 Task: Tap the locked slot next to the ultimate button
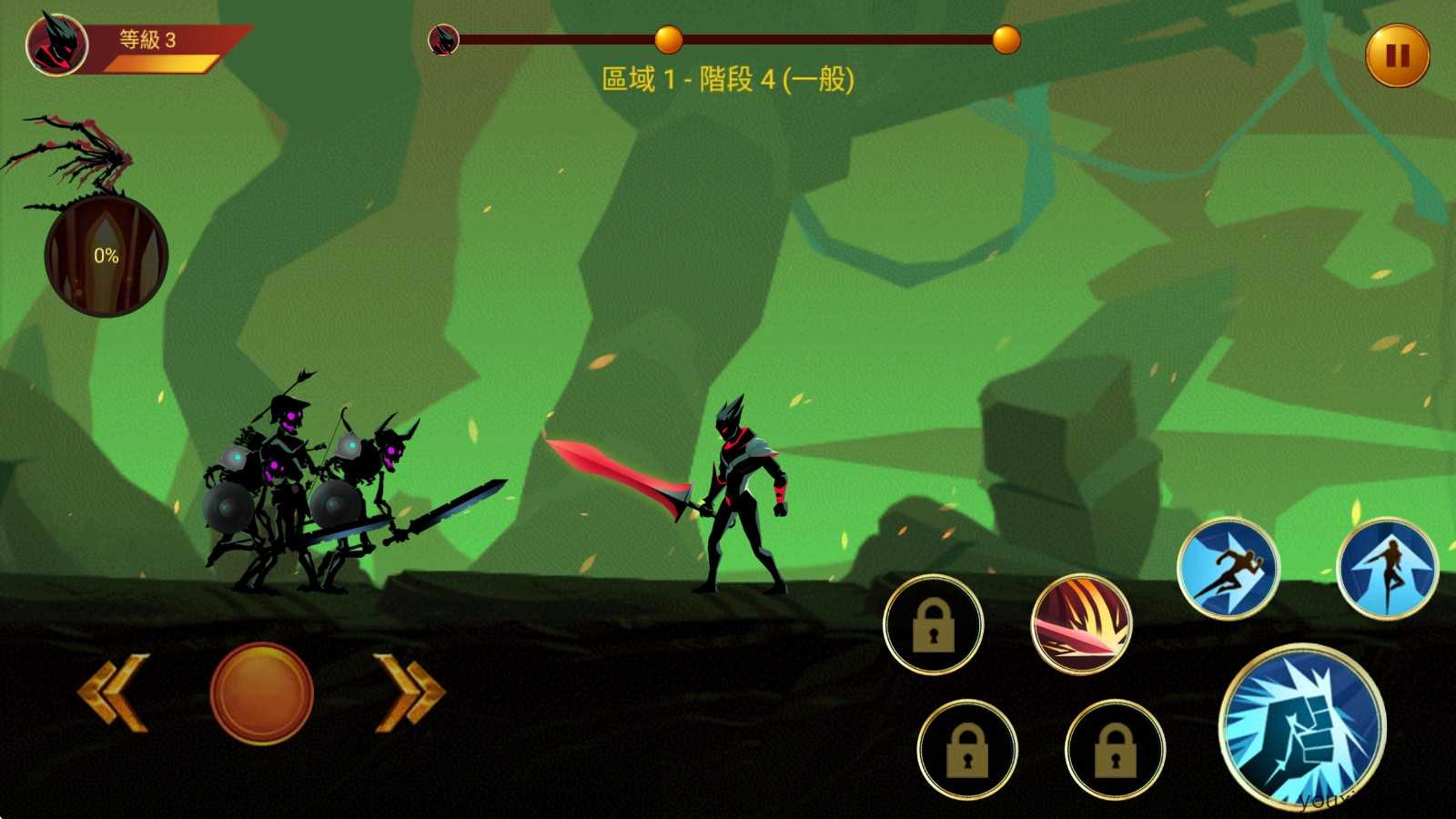pos(1117,748)
